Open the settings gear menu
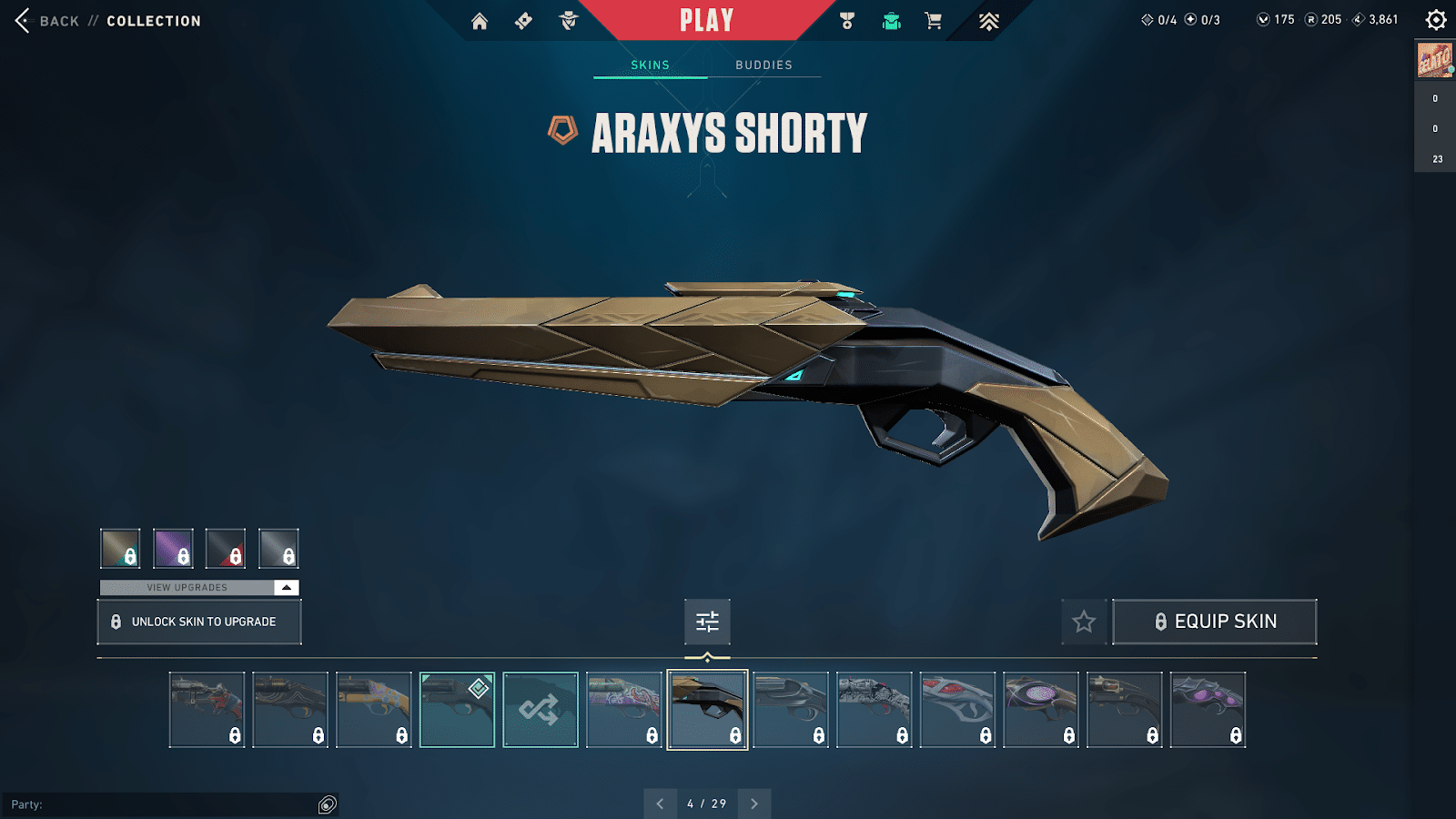 [1436, 18]
